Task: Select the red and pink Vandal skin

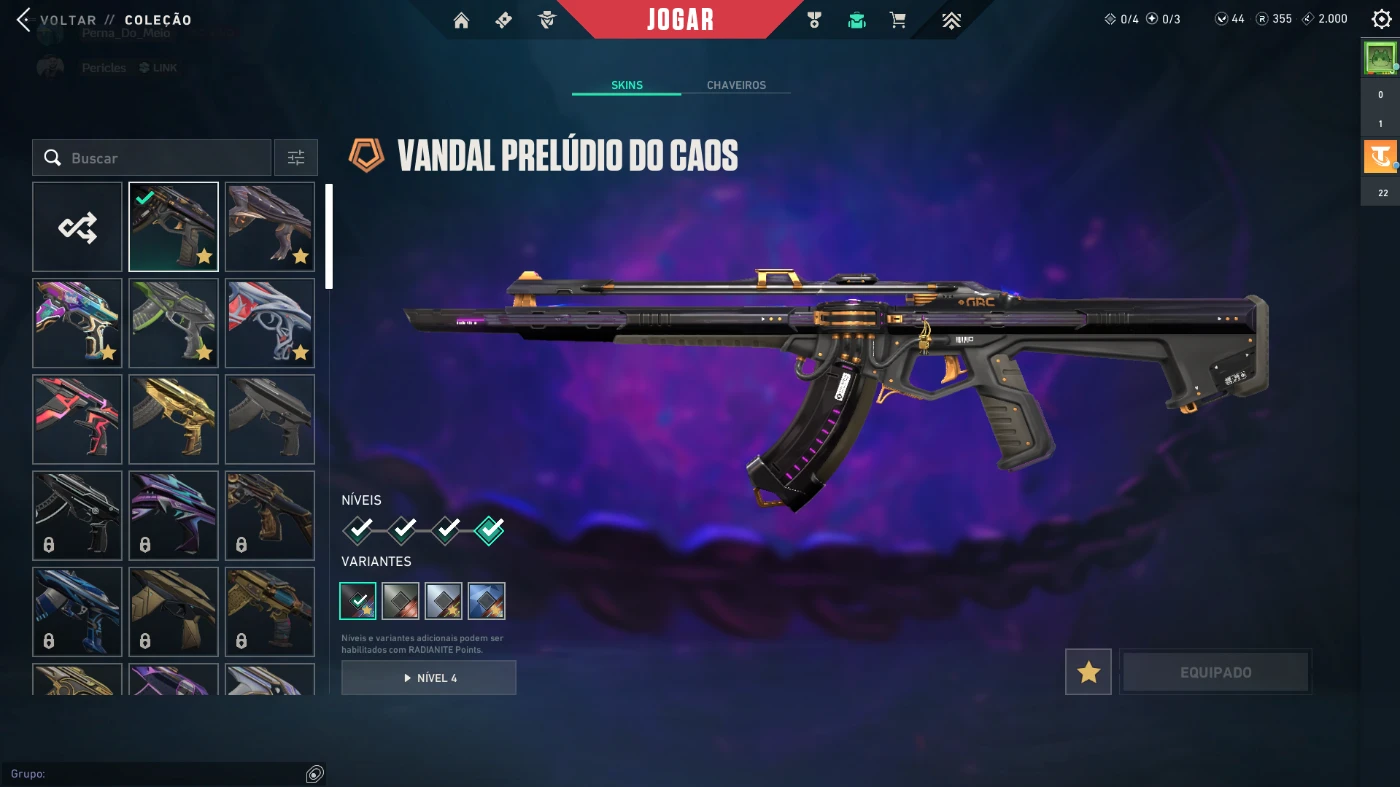Action: (x=77, y=419)
